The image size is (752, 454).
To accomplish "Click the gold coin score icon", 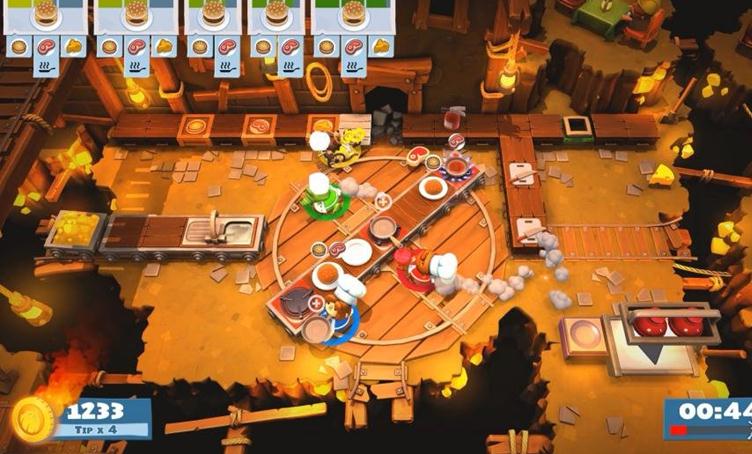I will (x=31, y=418).
